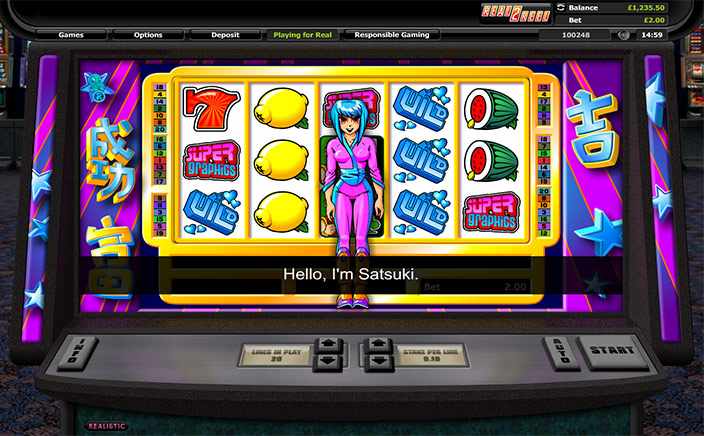704x436 pixels.
Task: Increase the lines in play
Action: click(x=328, y=345)
